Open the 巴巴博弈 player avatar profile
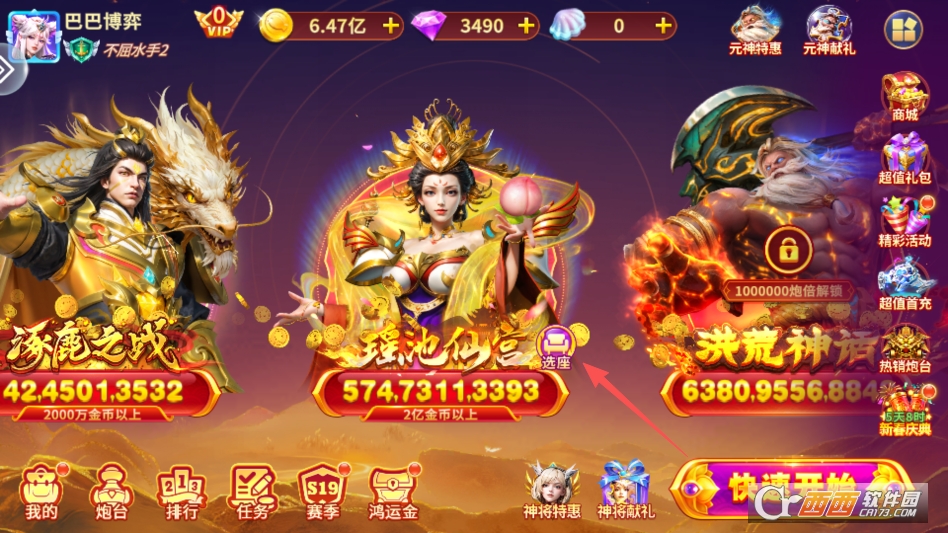The image size is (948, 533). [x=32, y=33]
